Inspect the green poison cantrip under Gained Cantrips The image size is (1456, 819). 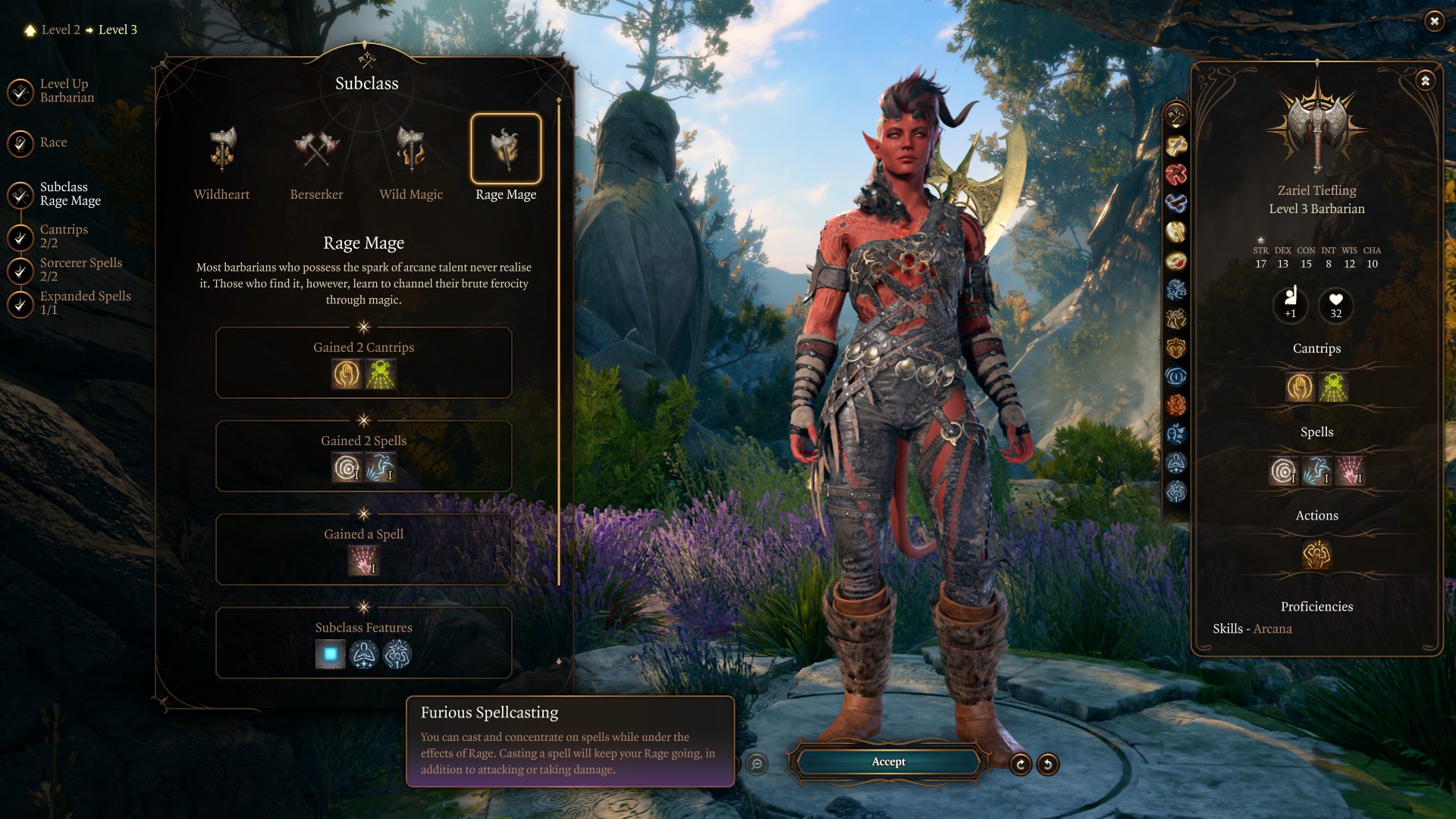point(381,375)
